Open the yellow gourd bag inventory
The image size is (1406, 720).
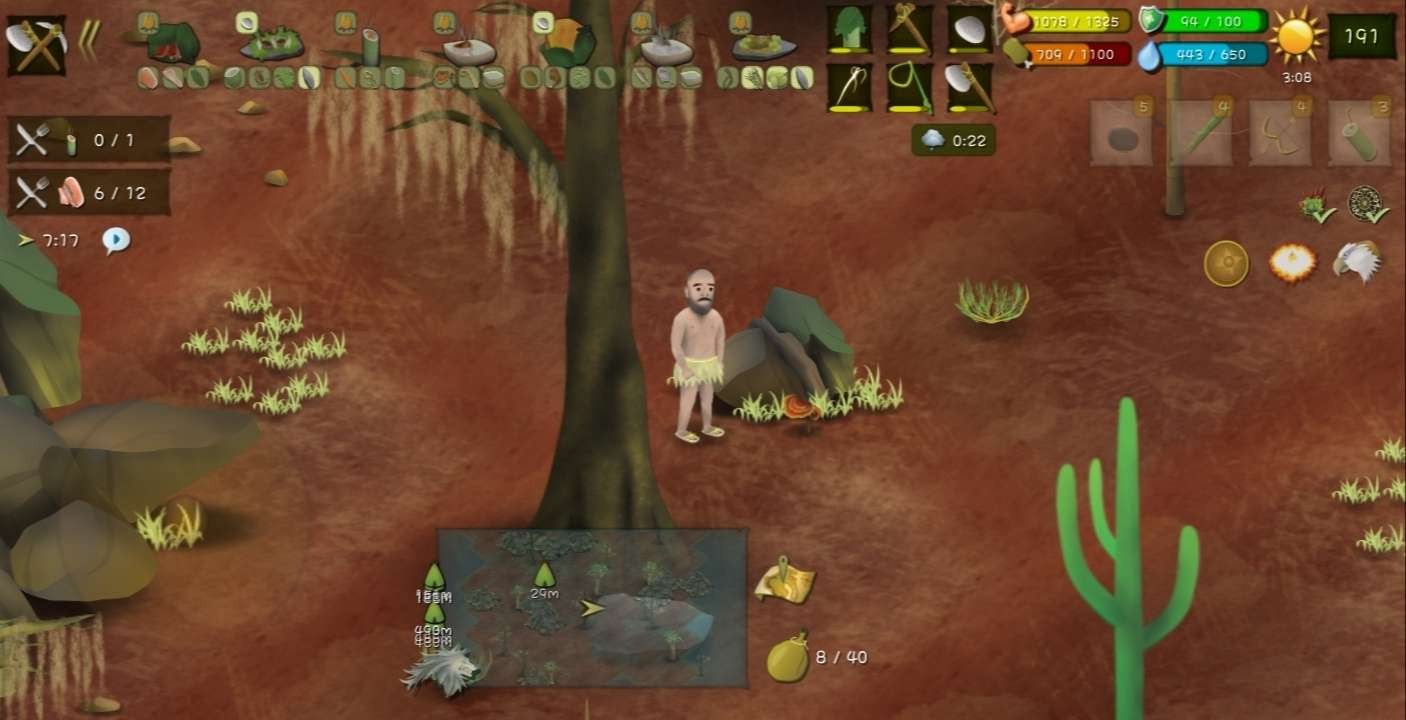pos(788,659)
